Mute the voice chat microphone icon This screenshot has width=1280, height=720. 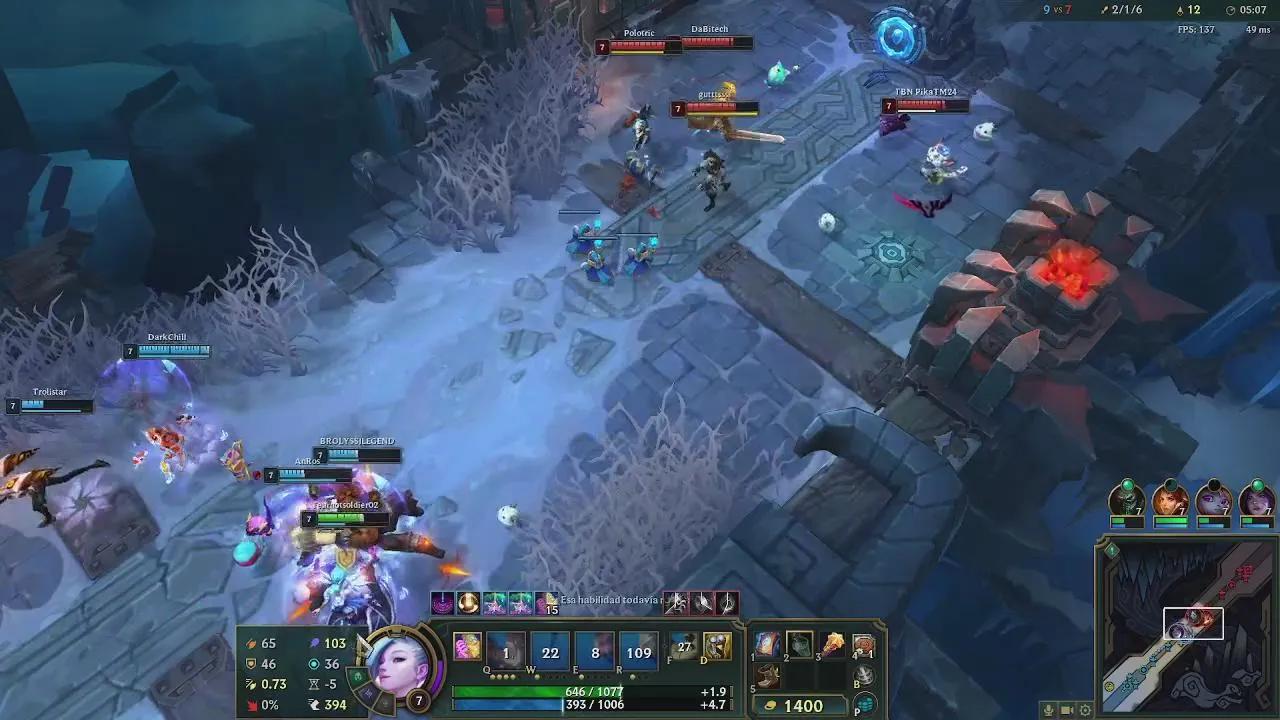pyautogui.click(x=1048, y=710)
